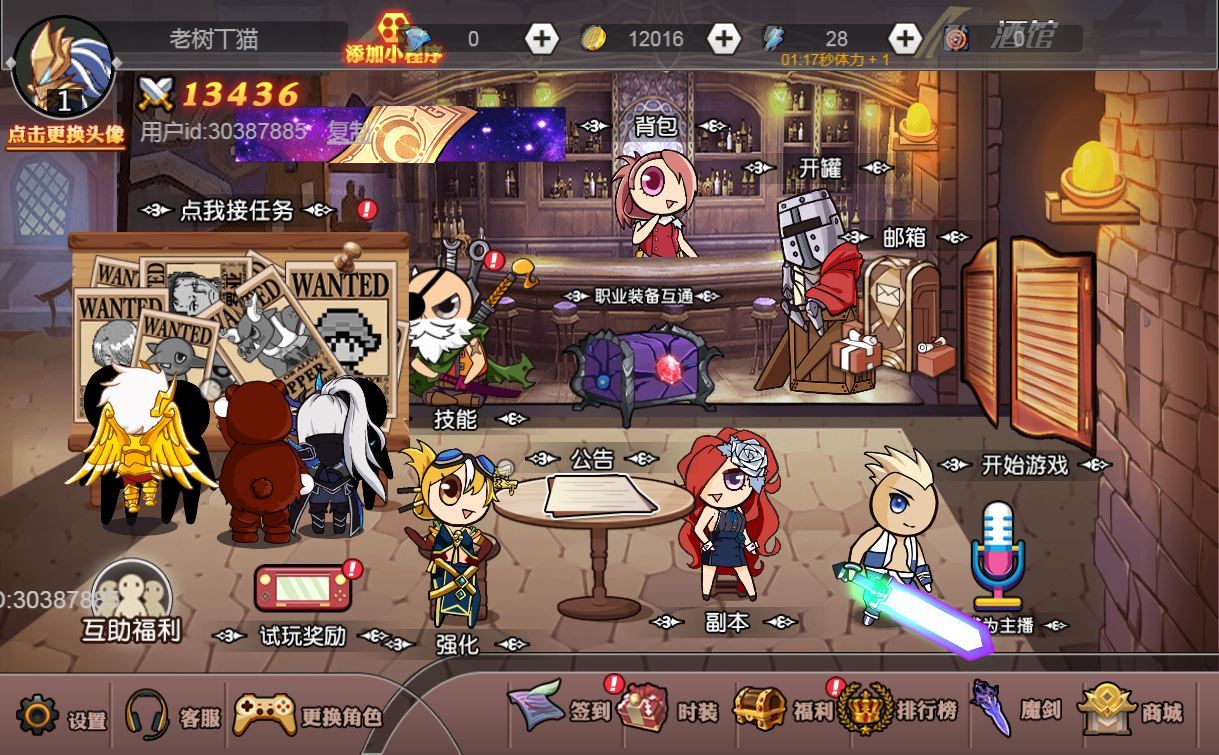Open 互助福利 mutual aid benefits
The height and width of the screenshot is (755, 1219).
[130, 602]
